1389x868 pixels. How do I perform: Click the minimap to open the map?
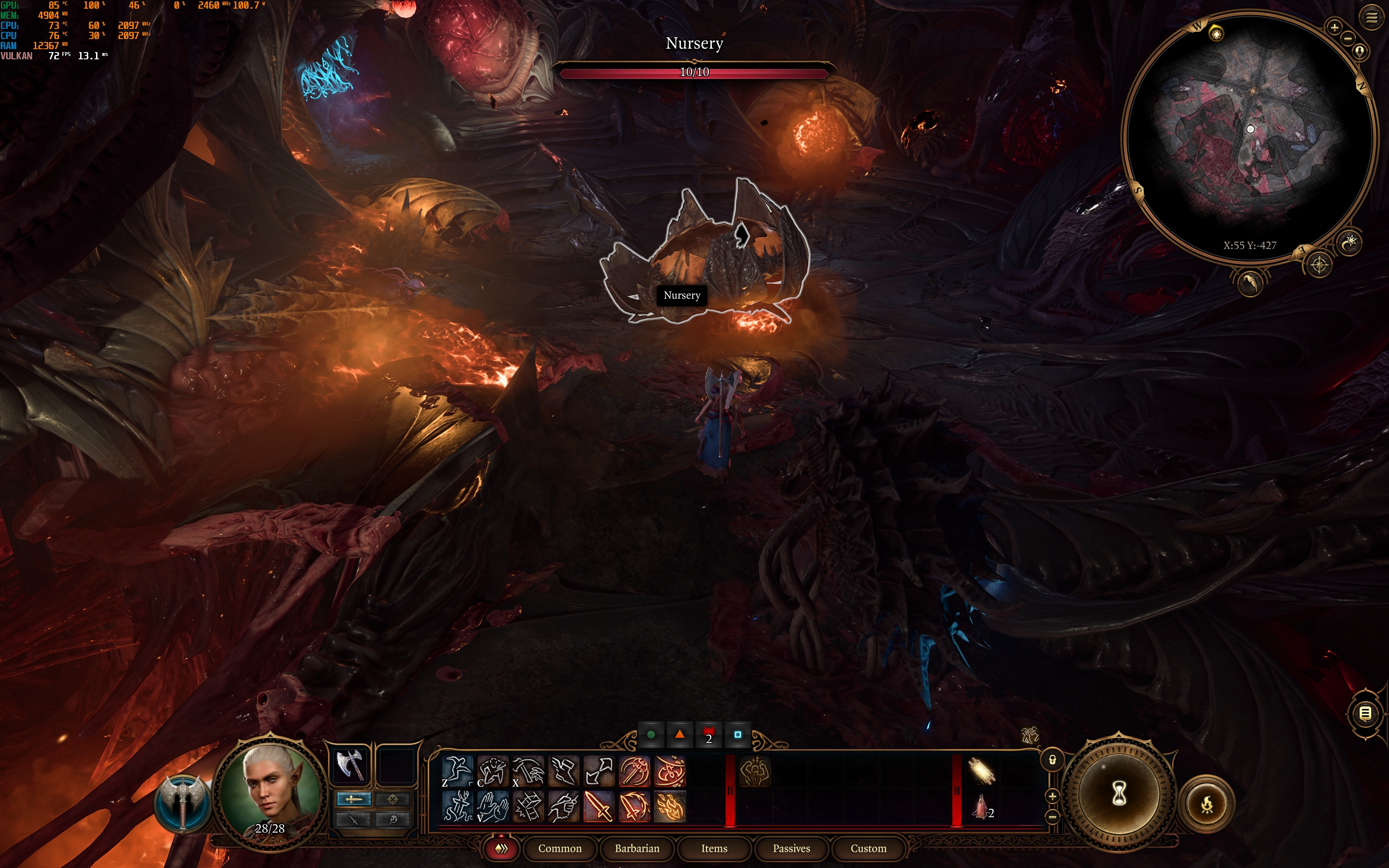[1250, 138]
